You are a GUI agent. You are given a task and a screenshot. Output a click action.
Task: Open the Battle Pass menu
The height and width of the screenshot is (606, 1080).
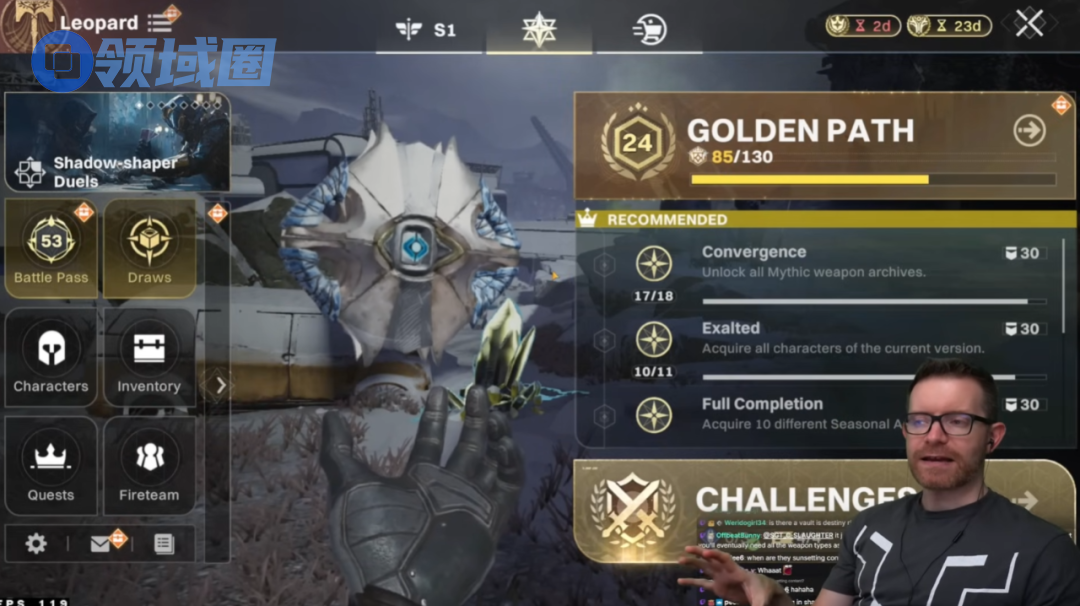tap(51, 248)
